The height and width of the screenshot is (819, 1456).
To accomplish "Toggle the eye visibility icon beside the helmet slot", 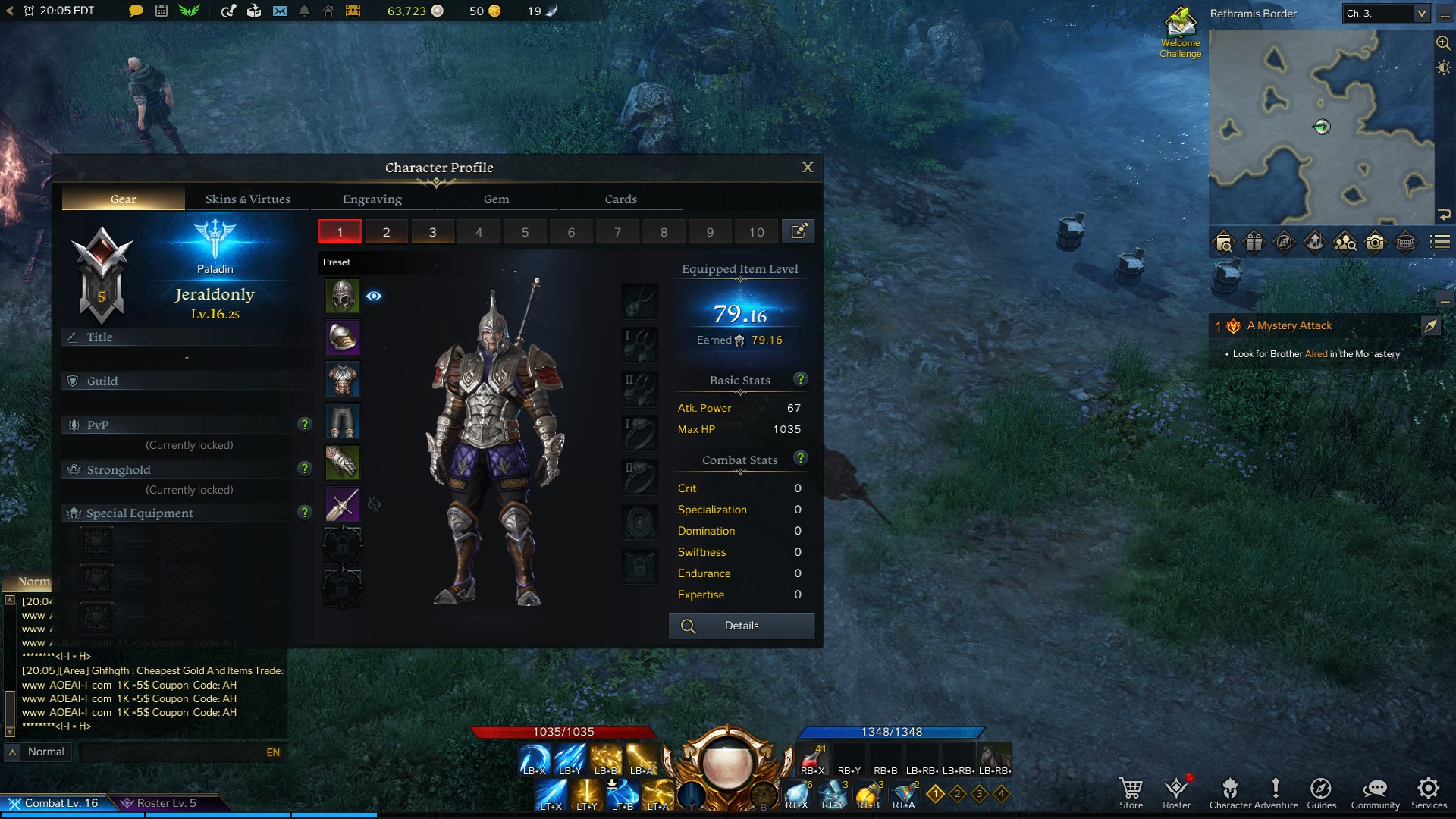I will click(x=373, y=297).
